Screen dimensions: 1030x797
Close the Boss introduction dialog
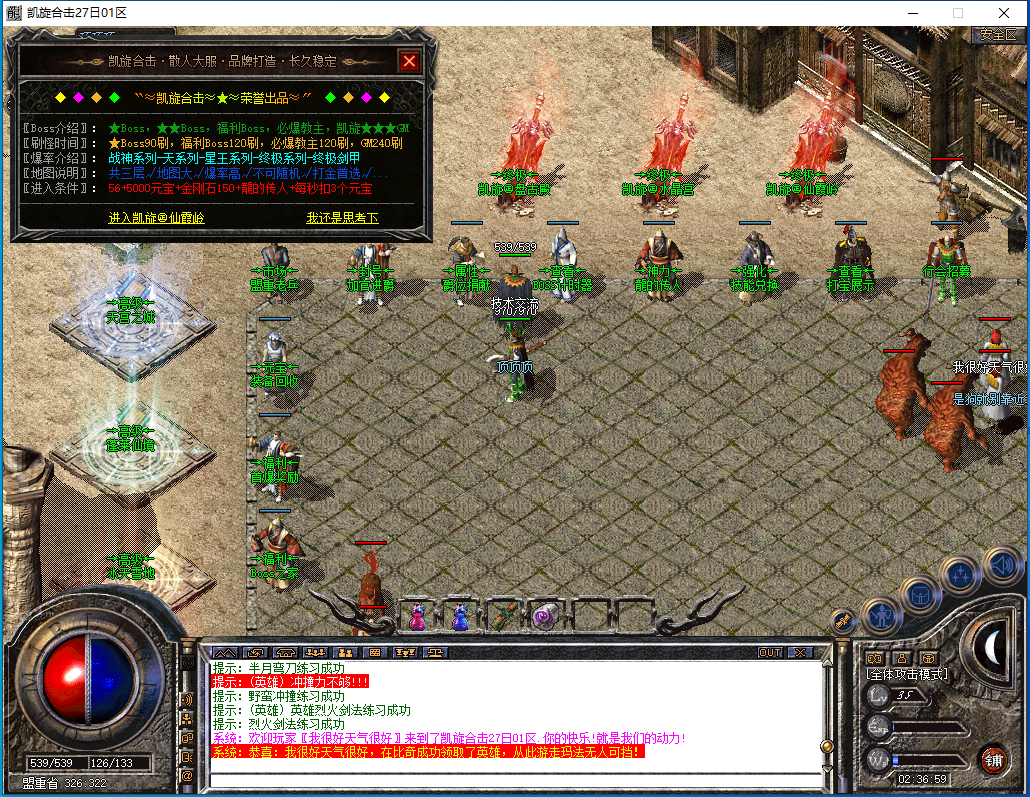coord(408,61)
